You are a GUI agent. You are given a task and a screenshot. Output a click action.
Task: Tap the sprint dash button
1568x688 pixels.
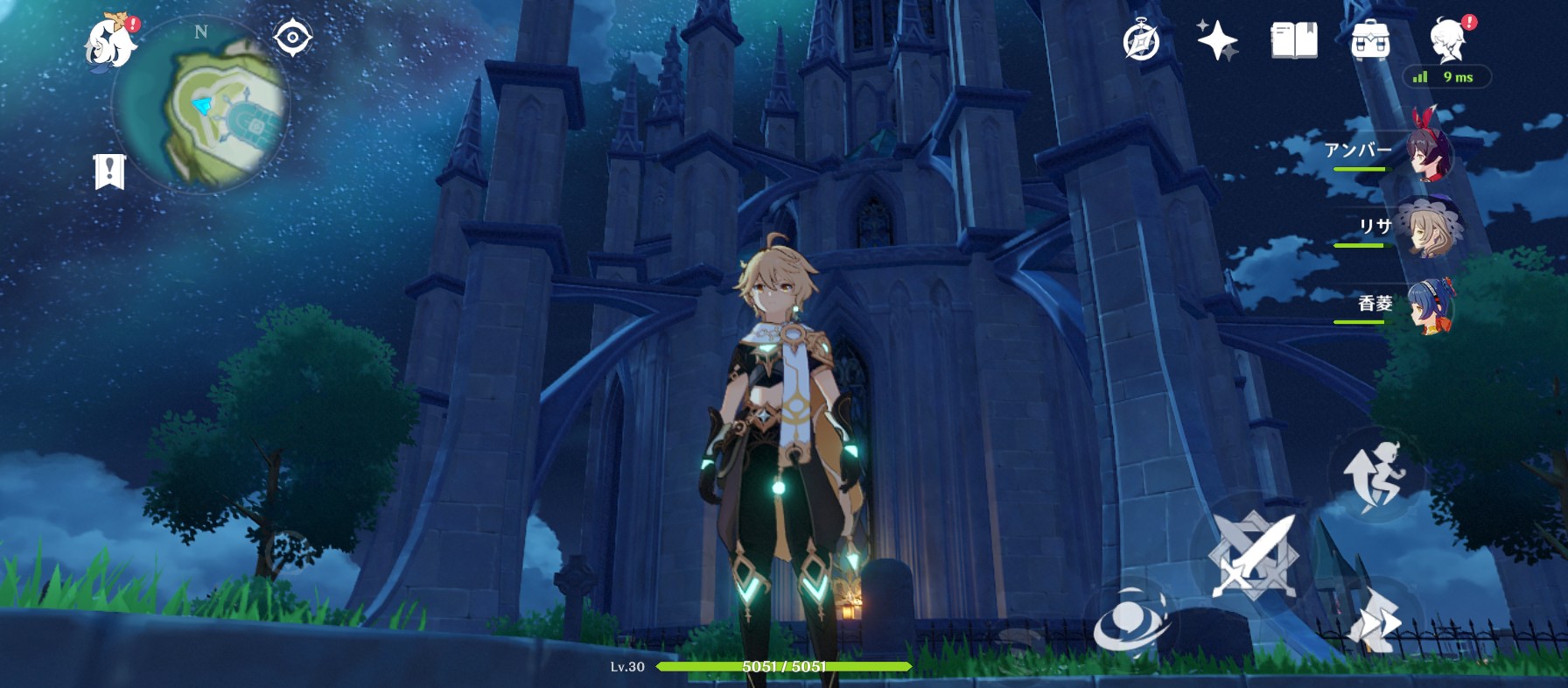[x=1375, y=620]
